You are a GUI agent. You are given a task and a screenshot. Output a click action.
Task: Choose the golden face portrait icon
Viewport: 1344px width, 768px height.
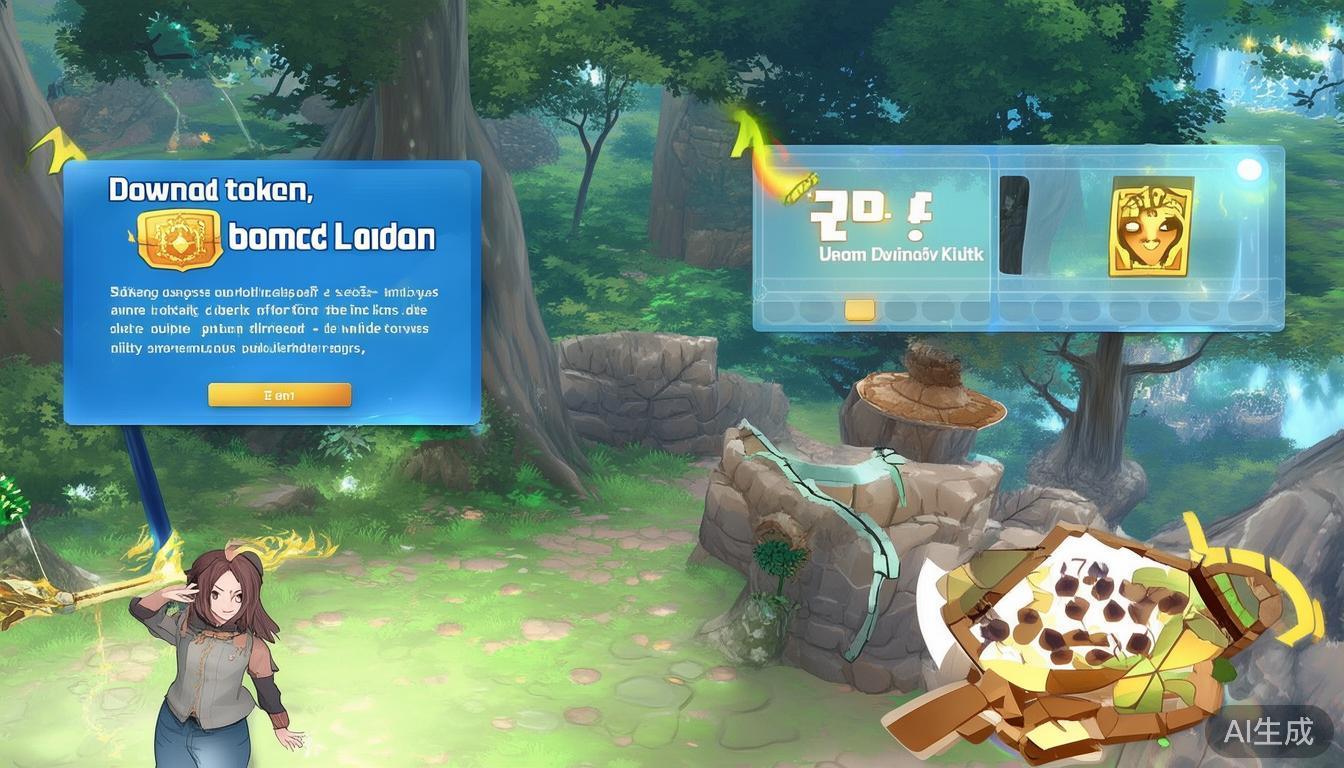[x=1150, y=228]
